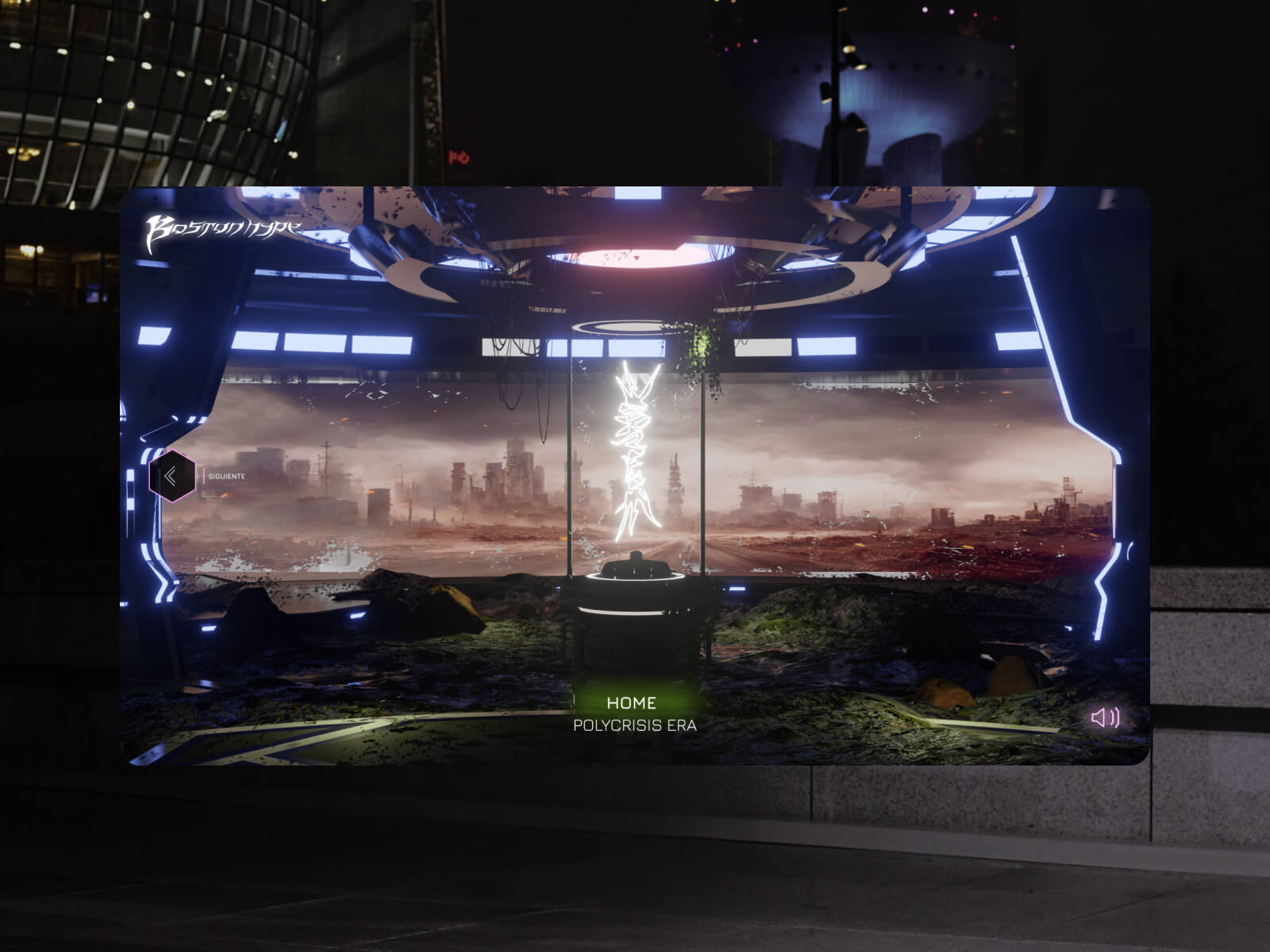Toggle the sound speaker icon

(x=1104, y=718)
